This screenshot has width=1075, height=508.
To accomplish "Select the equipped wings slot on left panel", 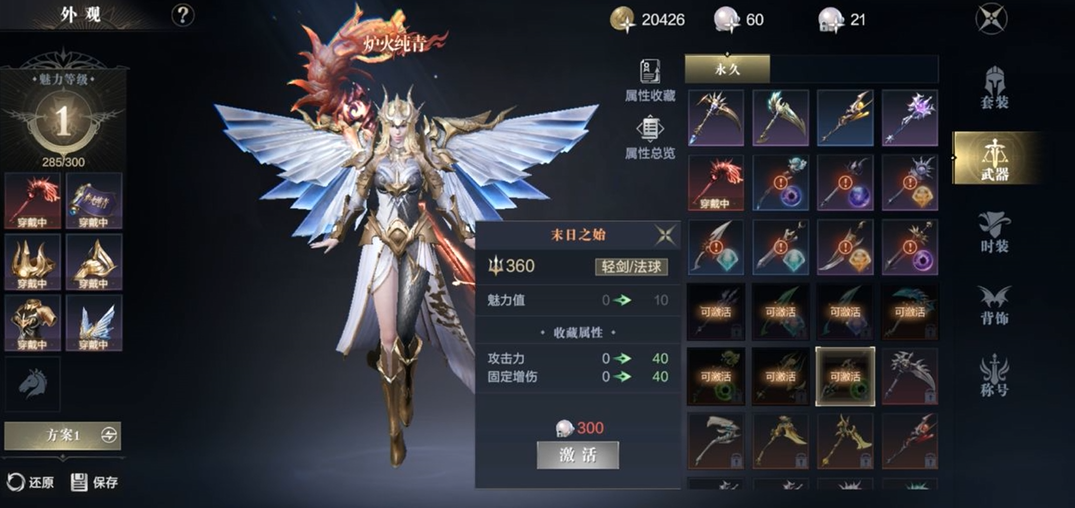I will pos(94,323).
